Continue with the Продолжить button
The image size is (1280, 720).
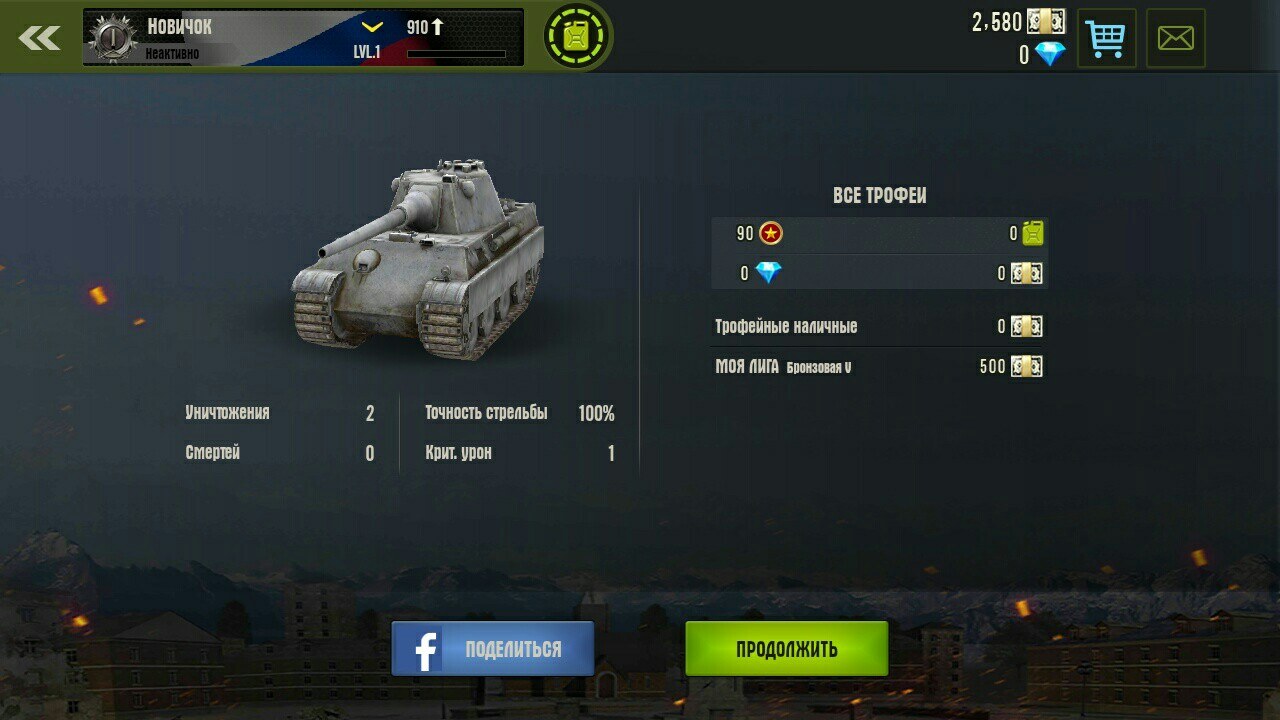[786, 648]
